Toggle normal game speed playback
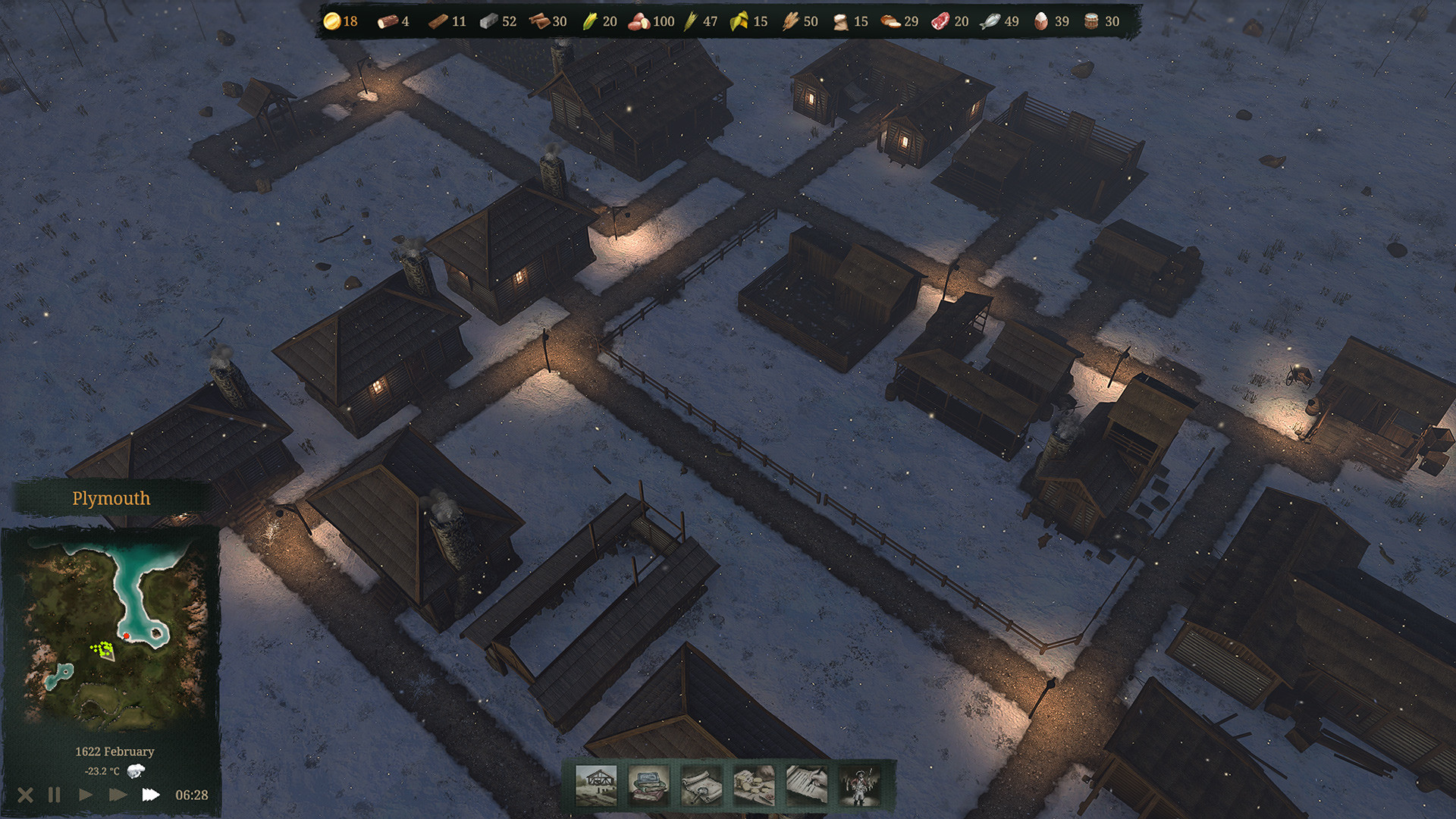 point(85,795)
